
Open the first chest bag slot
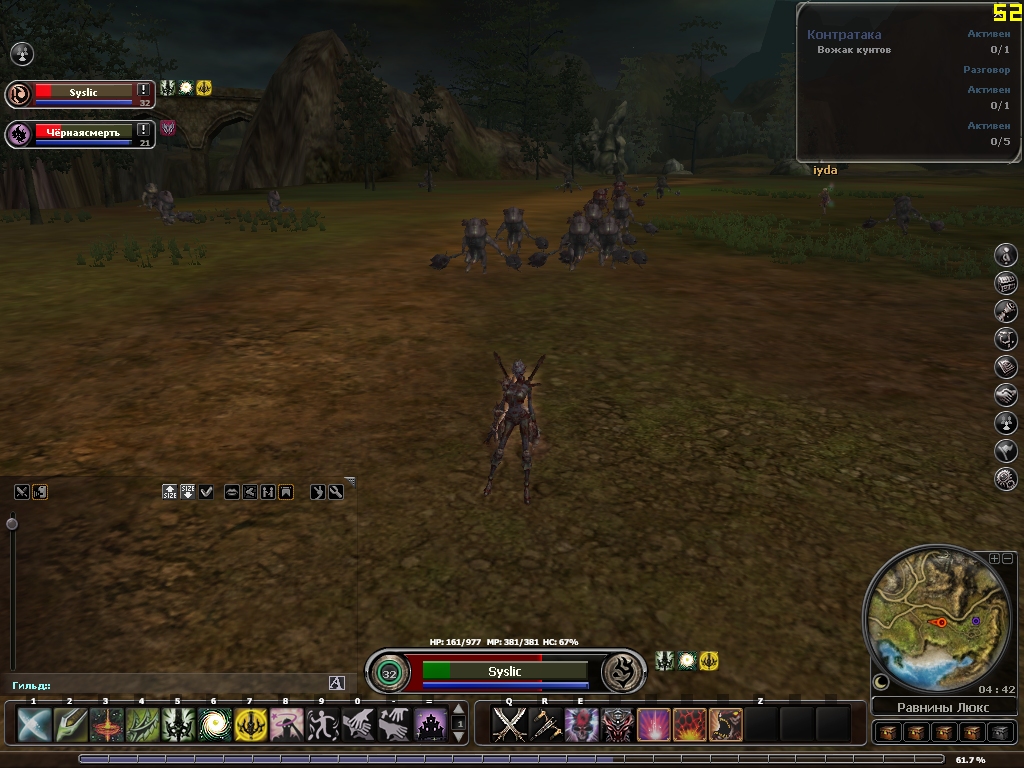888,732
